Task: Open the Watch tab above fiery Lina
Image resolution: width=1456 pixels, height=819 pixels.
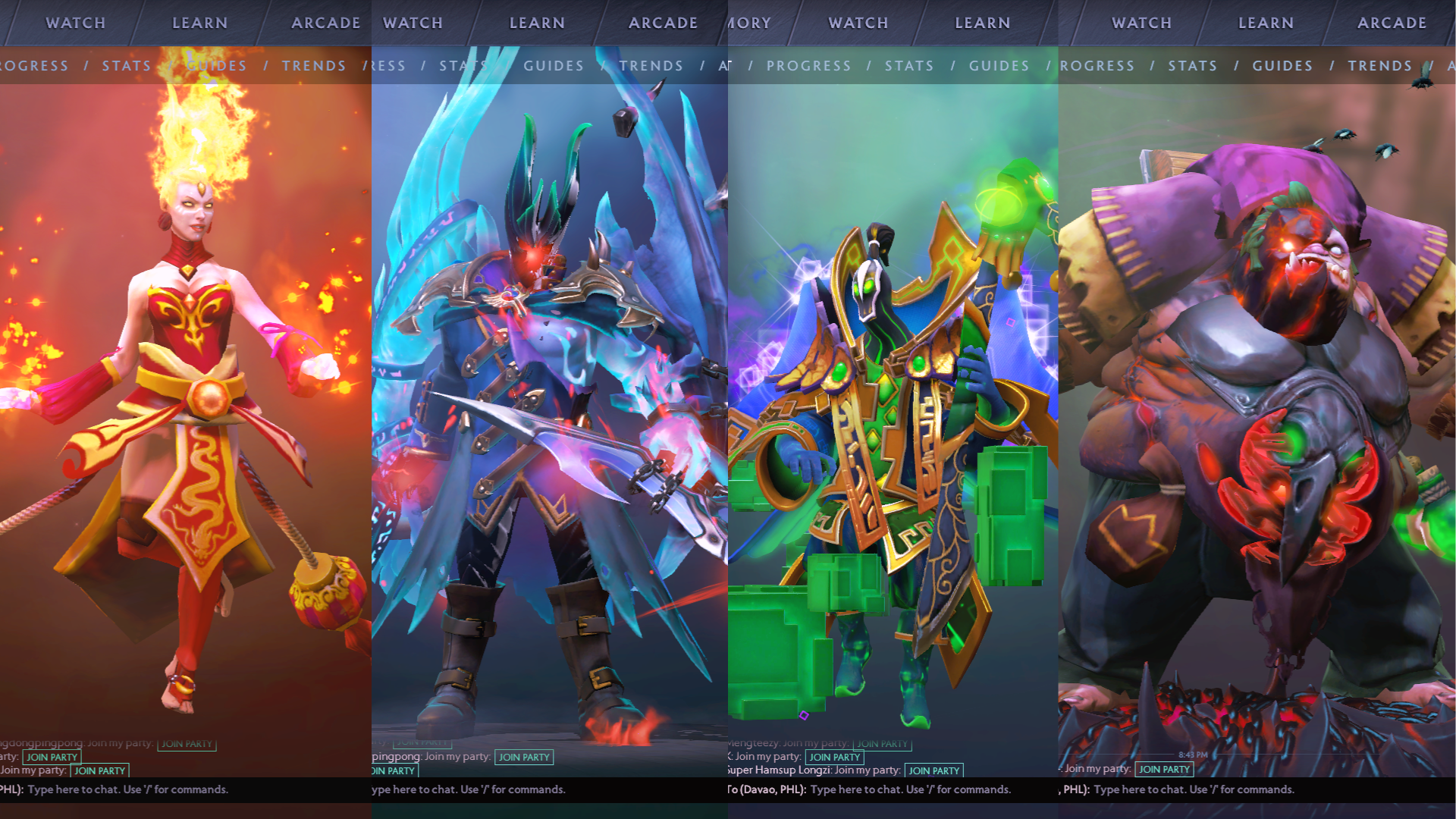Action: click(x=75, y=23)
